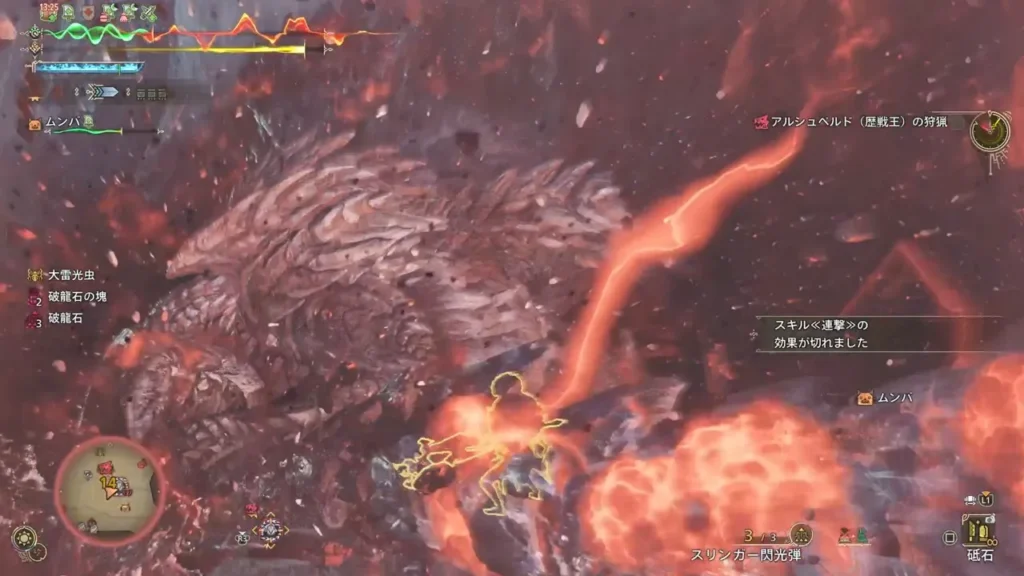Open the アルシュベルド hunt quest tracker
Screen dimensions: 1024x576
click(860, 123)
